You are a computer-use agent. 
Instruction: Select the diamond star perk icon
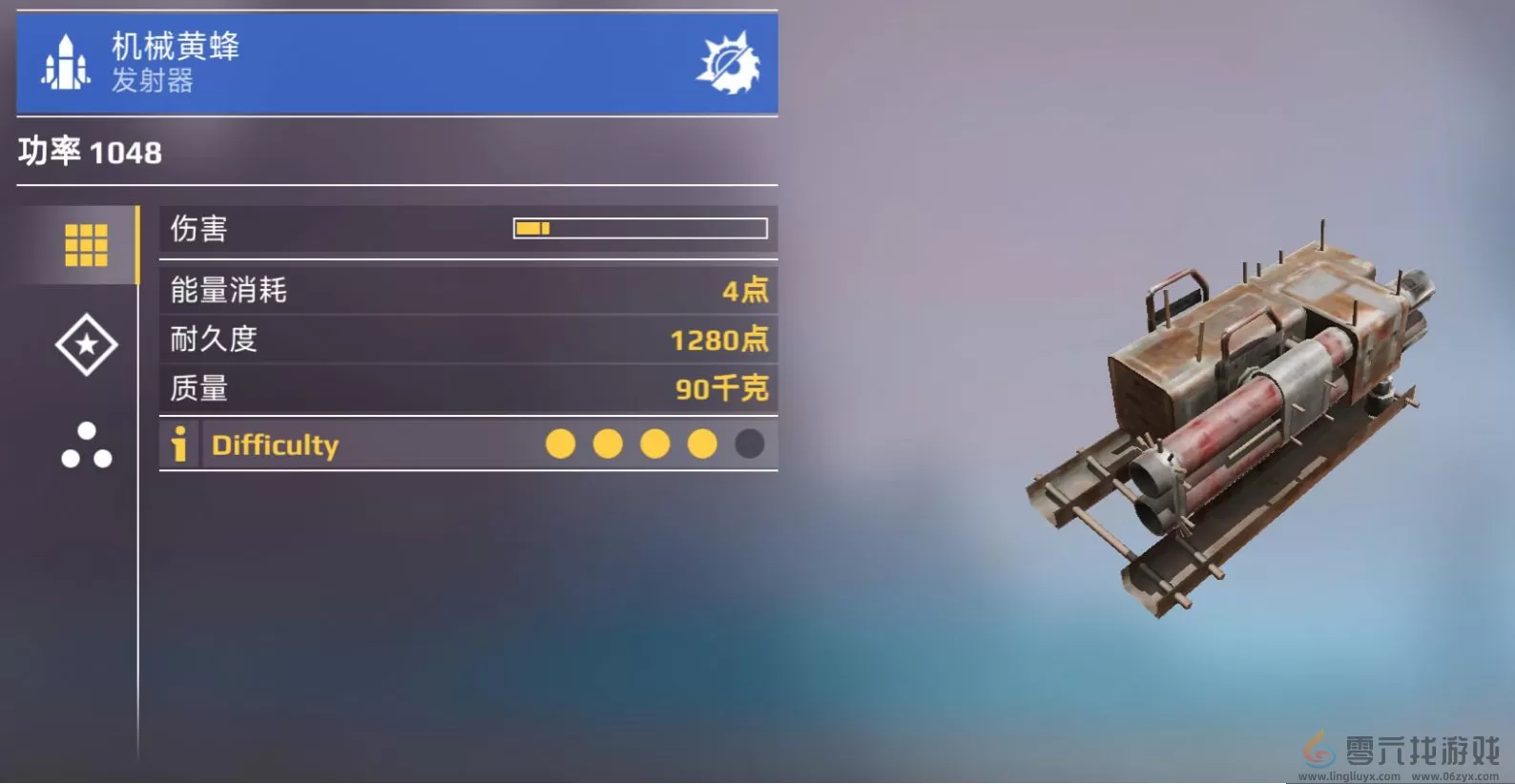tap(85, 345)
